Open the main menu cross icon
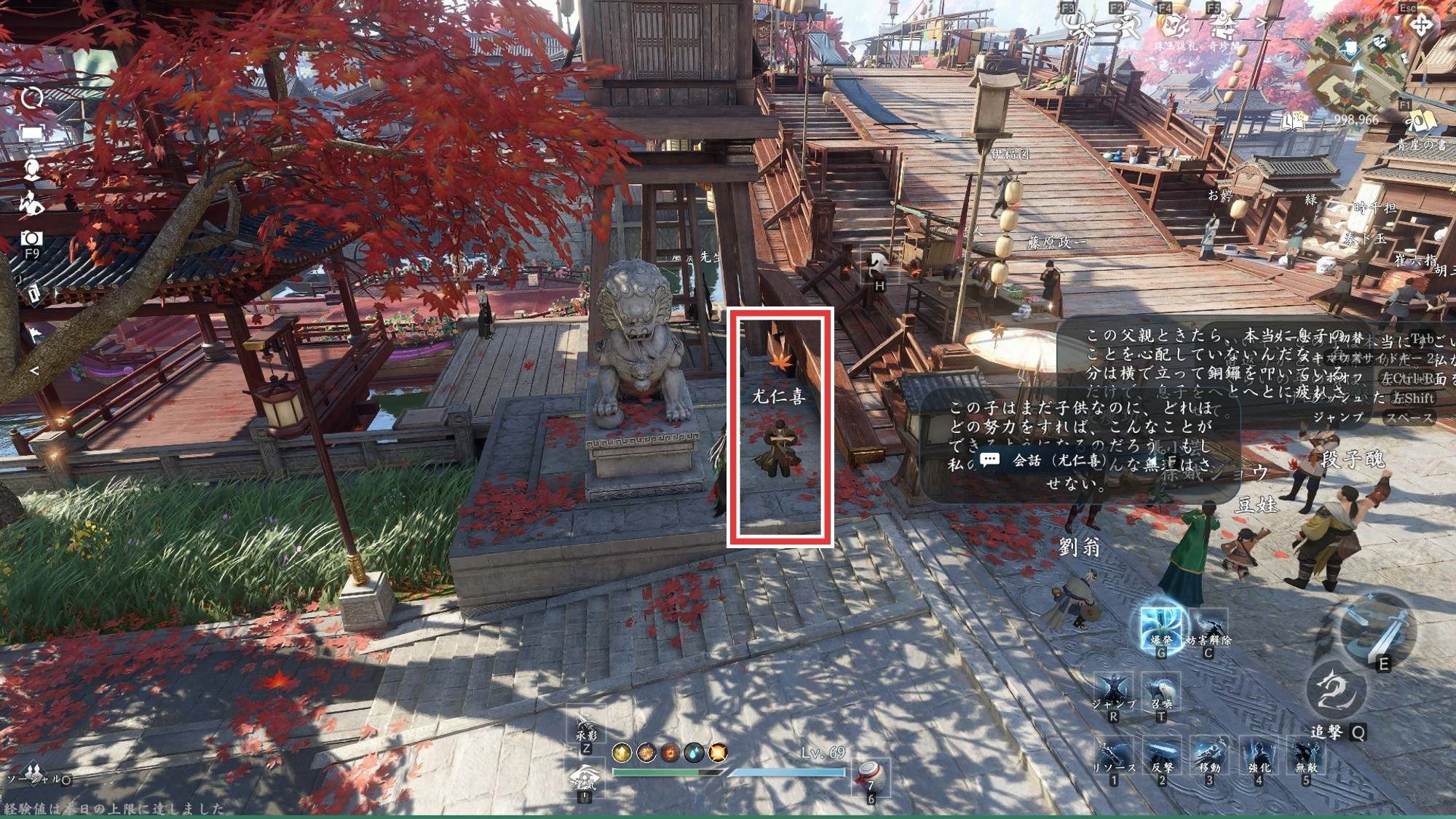Viewport: 1456px width, 819px height. (1420, 26)
